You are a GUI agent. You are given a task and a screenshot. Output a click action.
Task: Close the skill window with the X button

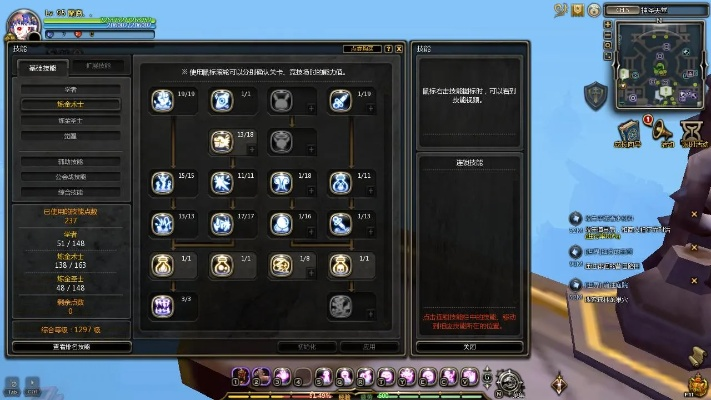pyautogui.click(x=399, y=47)
